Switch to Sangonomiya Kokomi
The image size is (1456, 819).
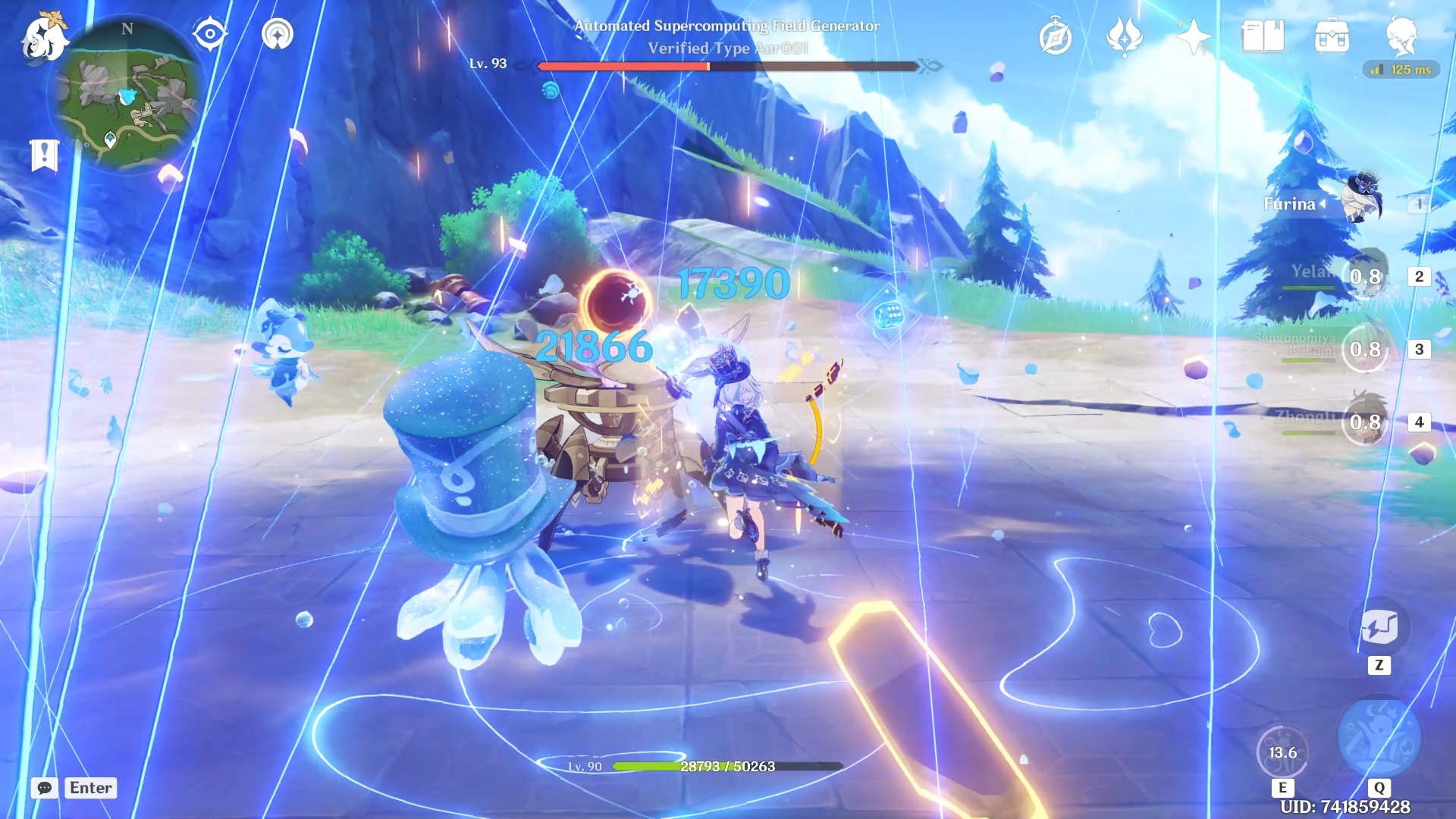tap(1363, 349)
